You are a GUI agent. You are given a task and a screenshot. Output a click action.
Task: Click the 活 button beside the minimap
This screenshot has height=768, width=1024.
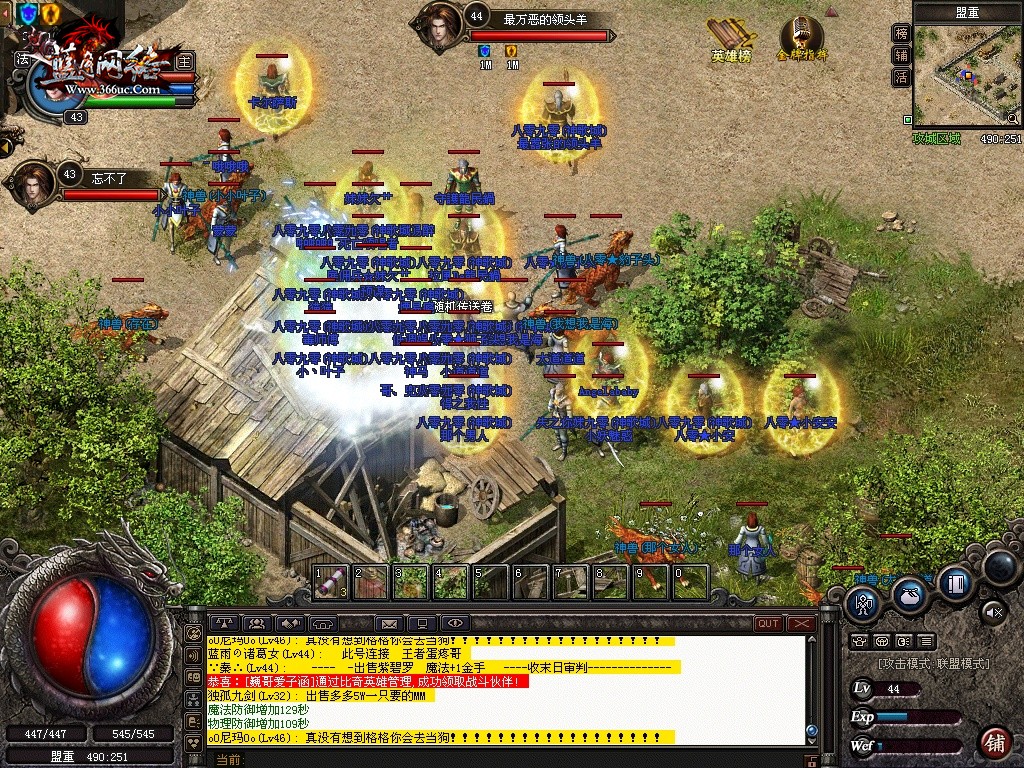(901, 77)
